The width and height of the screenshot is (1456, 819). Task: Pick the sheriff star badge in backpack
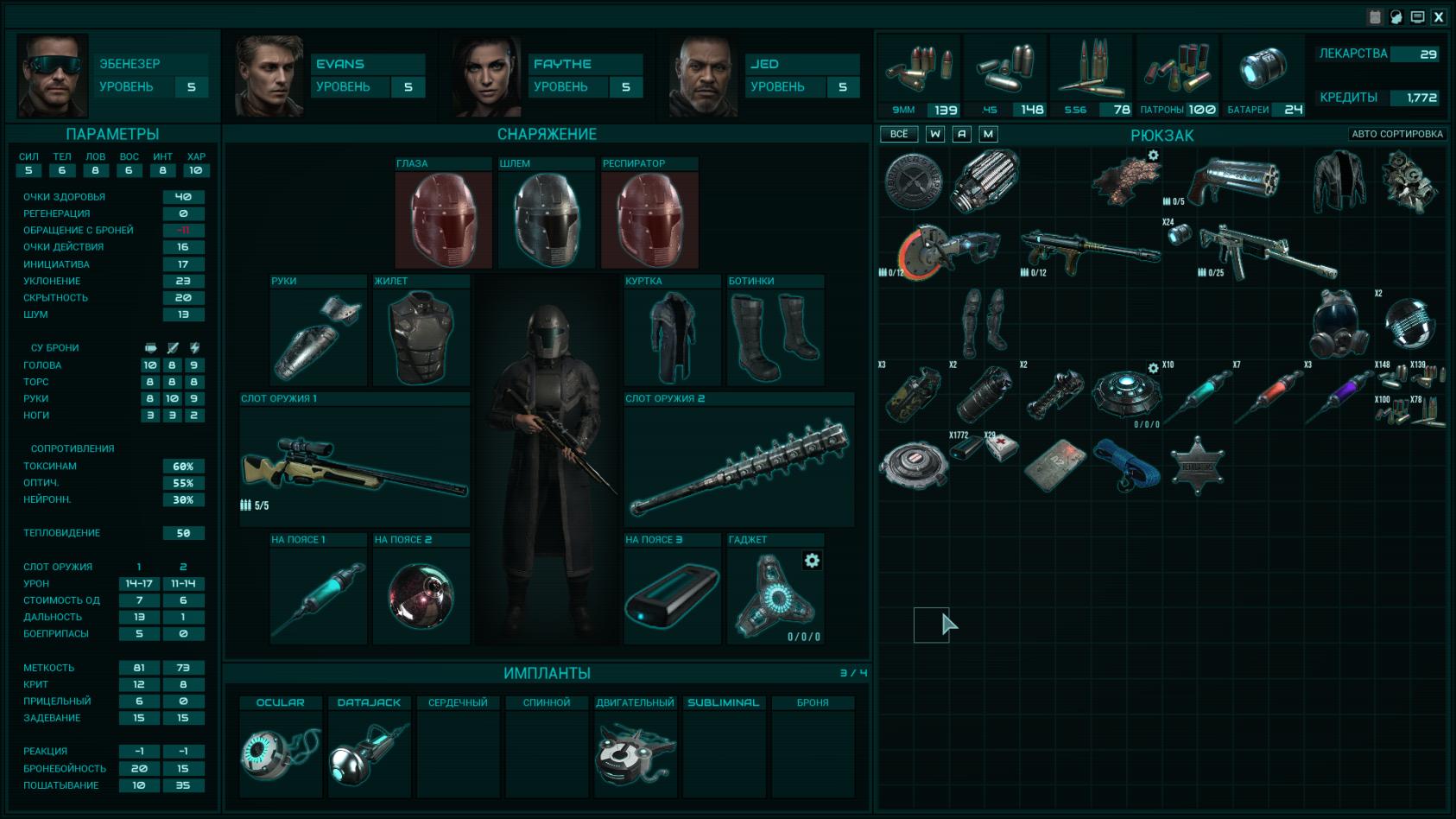tap(1197, 466)
